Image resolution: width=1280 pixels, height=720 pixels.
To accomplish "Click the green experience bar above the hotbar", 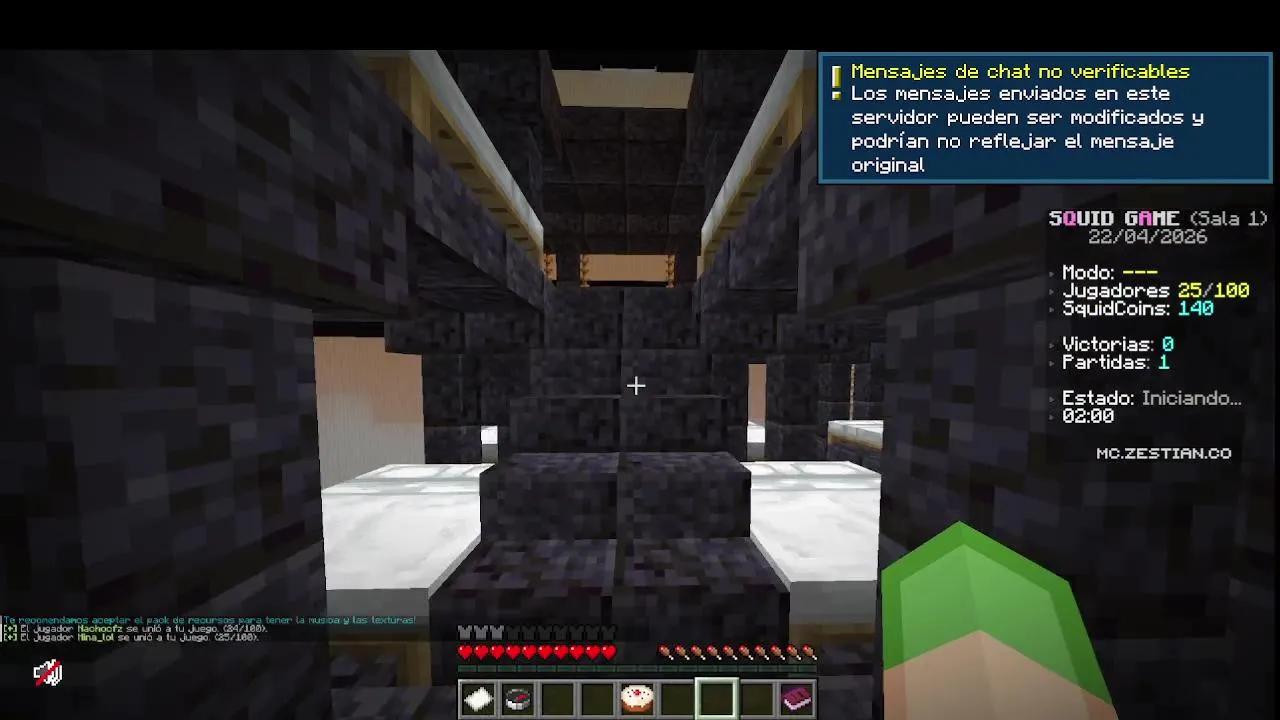I will 637,668.
